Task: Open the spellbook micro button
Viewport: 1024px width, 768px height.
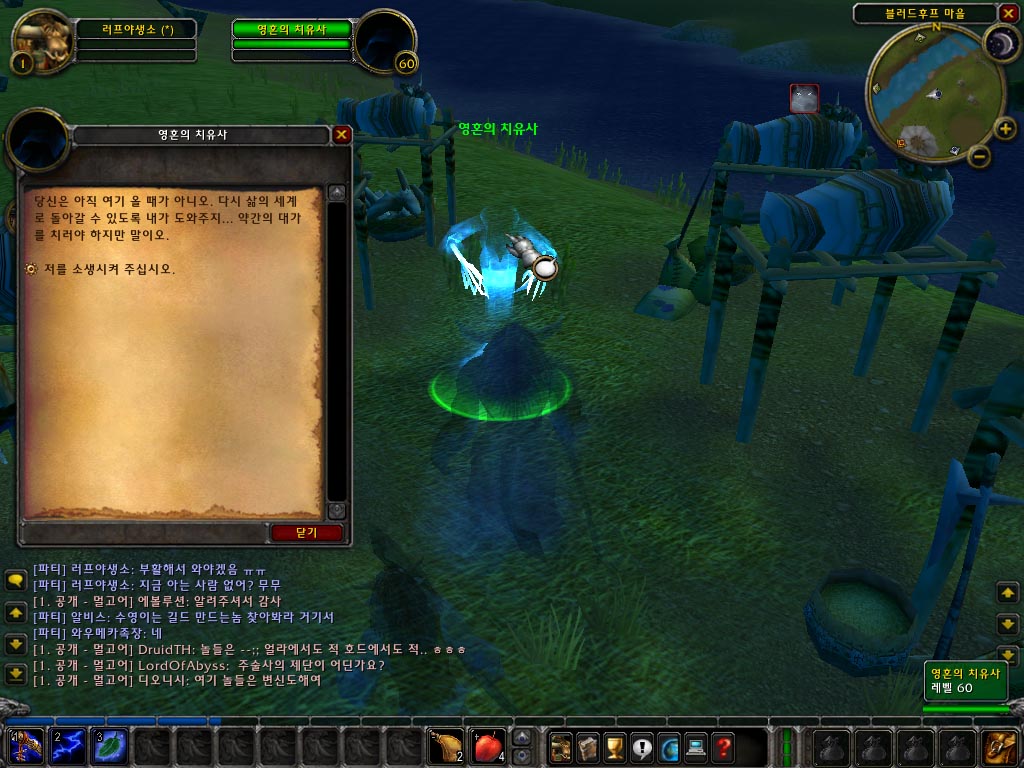Action: 588,747
